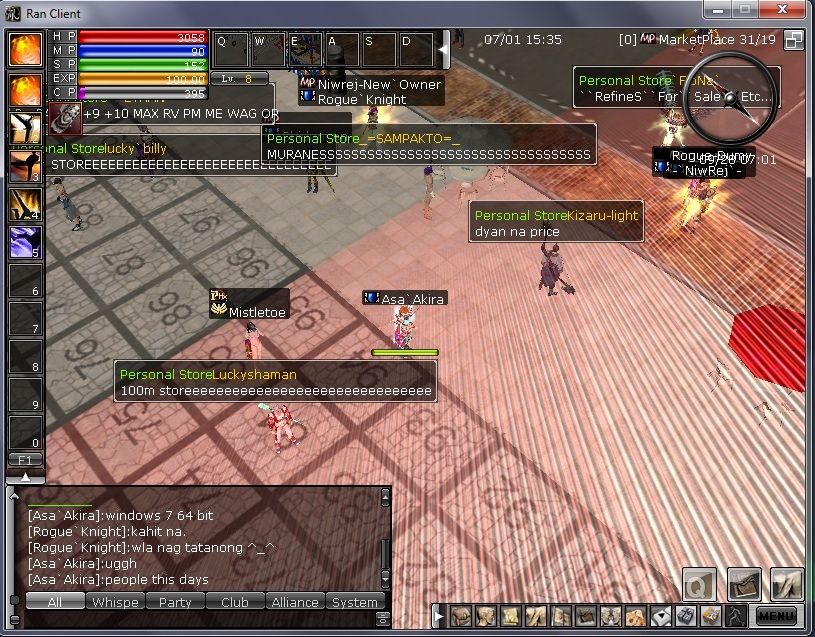
Task: Activate the purple slash skill in slot 5
Action: (25, 243)
